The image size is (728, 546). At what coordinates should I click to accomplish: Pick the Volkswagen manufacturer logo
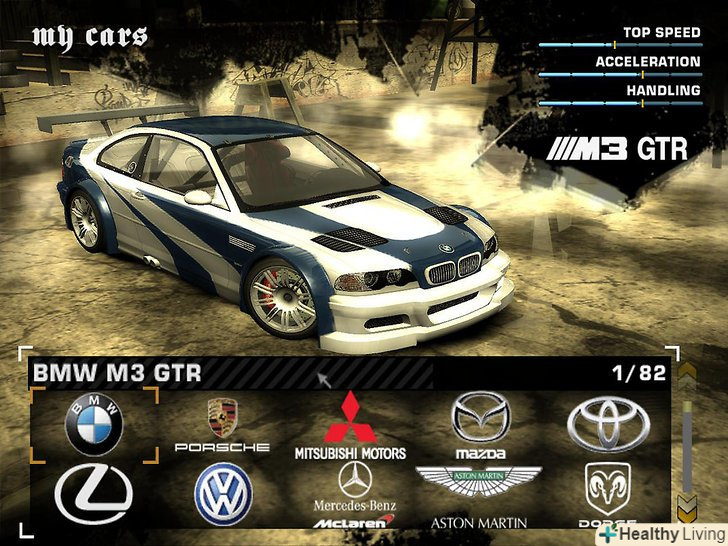point(223,495)
